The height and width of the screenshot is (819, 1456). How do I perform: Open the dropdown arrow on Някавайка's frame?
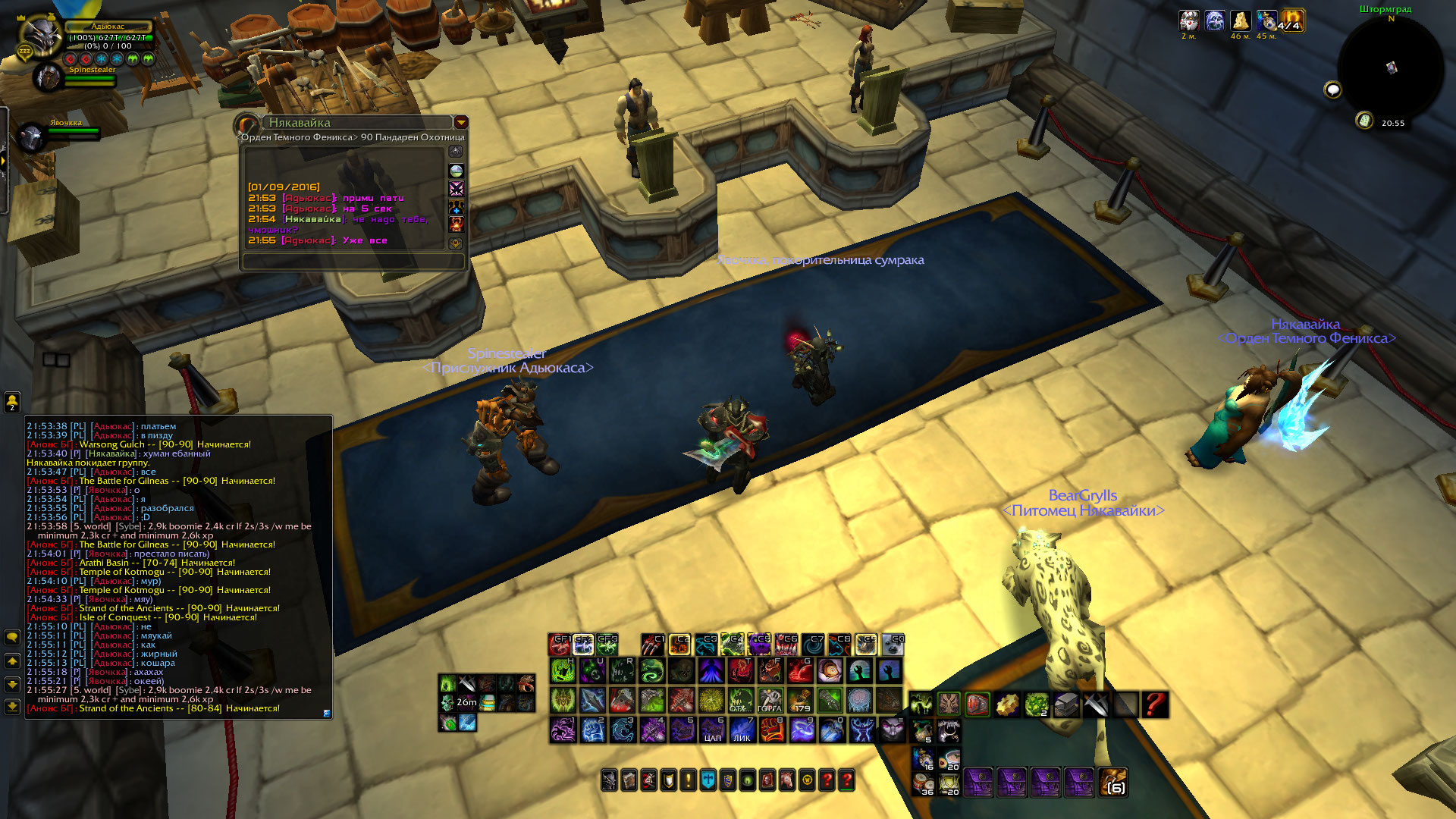coord(460,123)
